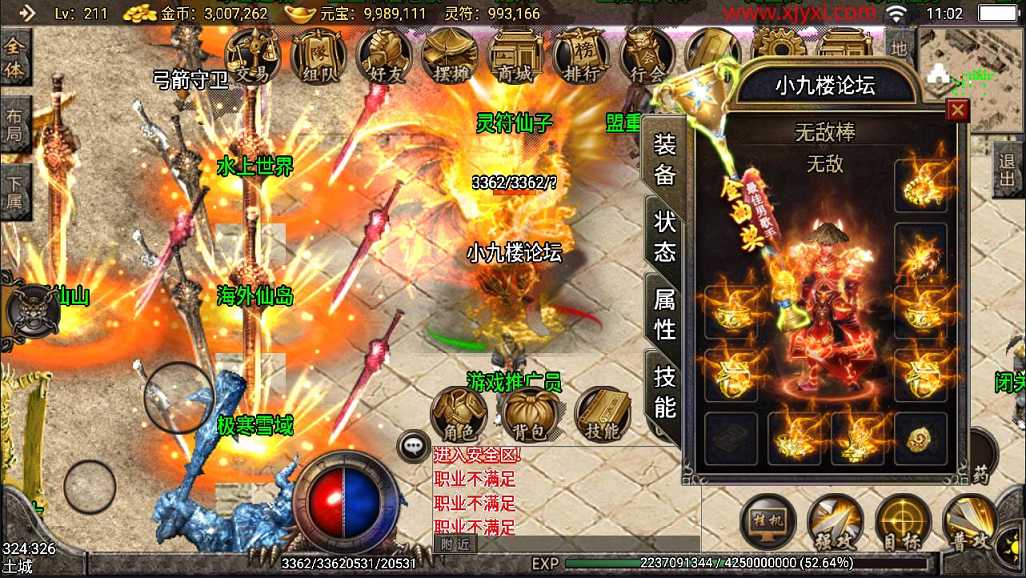1026x578 pixels.
Task: Open the 背包 backpack
Action: [x=531, y=415]
